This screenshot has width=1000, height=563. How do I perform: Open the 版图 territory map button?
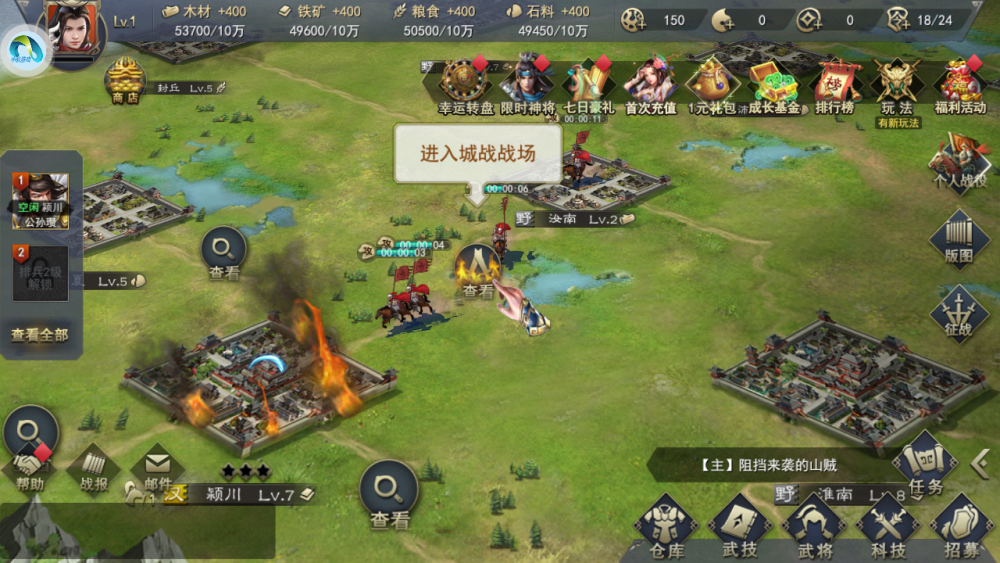959,237
